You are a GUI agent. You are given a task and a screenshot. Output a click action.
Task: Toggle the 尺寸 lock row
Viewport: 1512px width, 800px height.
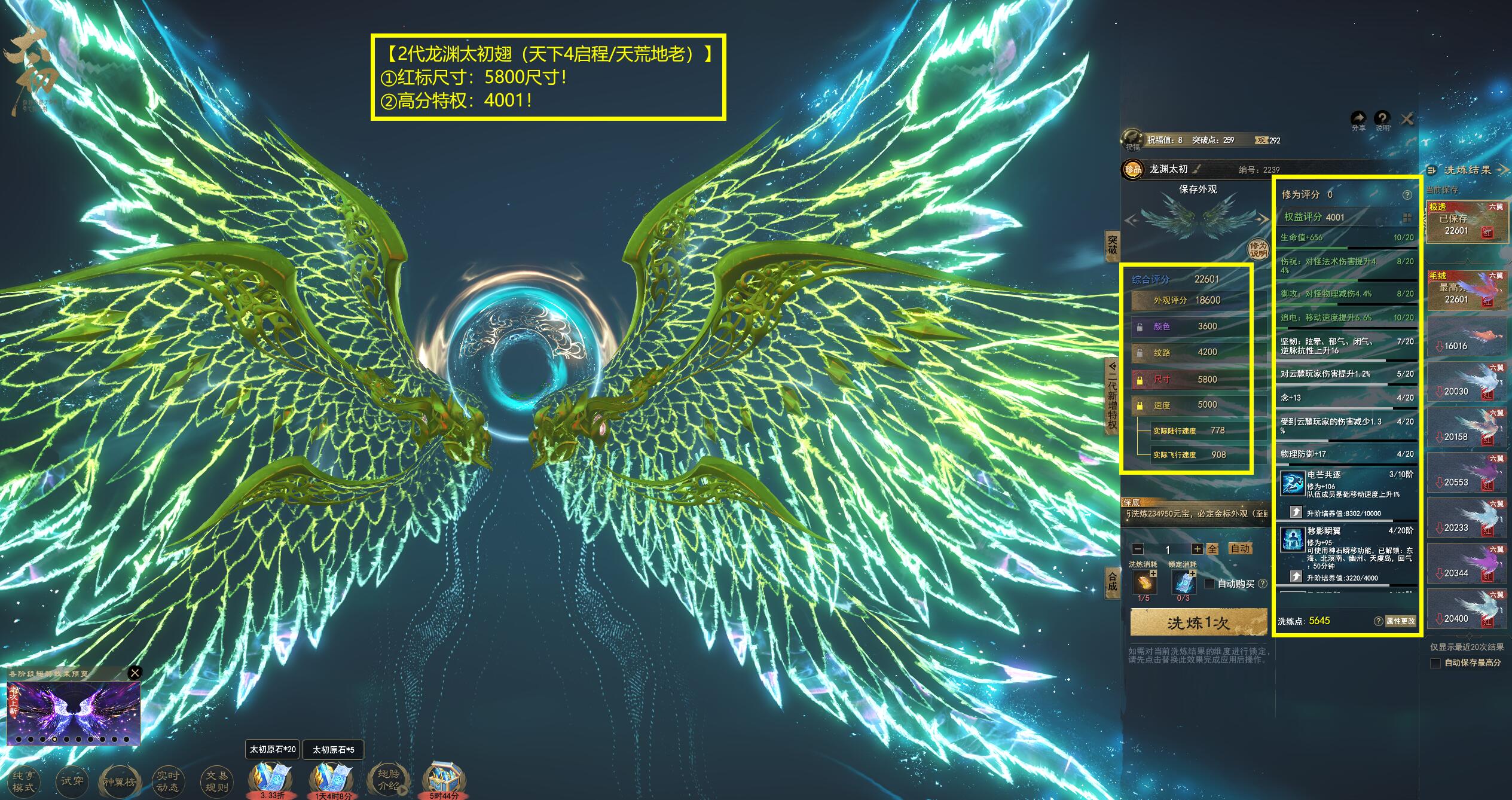point(1140,380)
